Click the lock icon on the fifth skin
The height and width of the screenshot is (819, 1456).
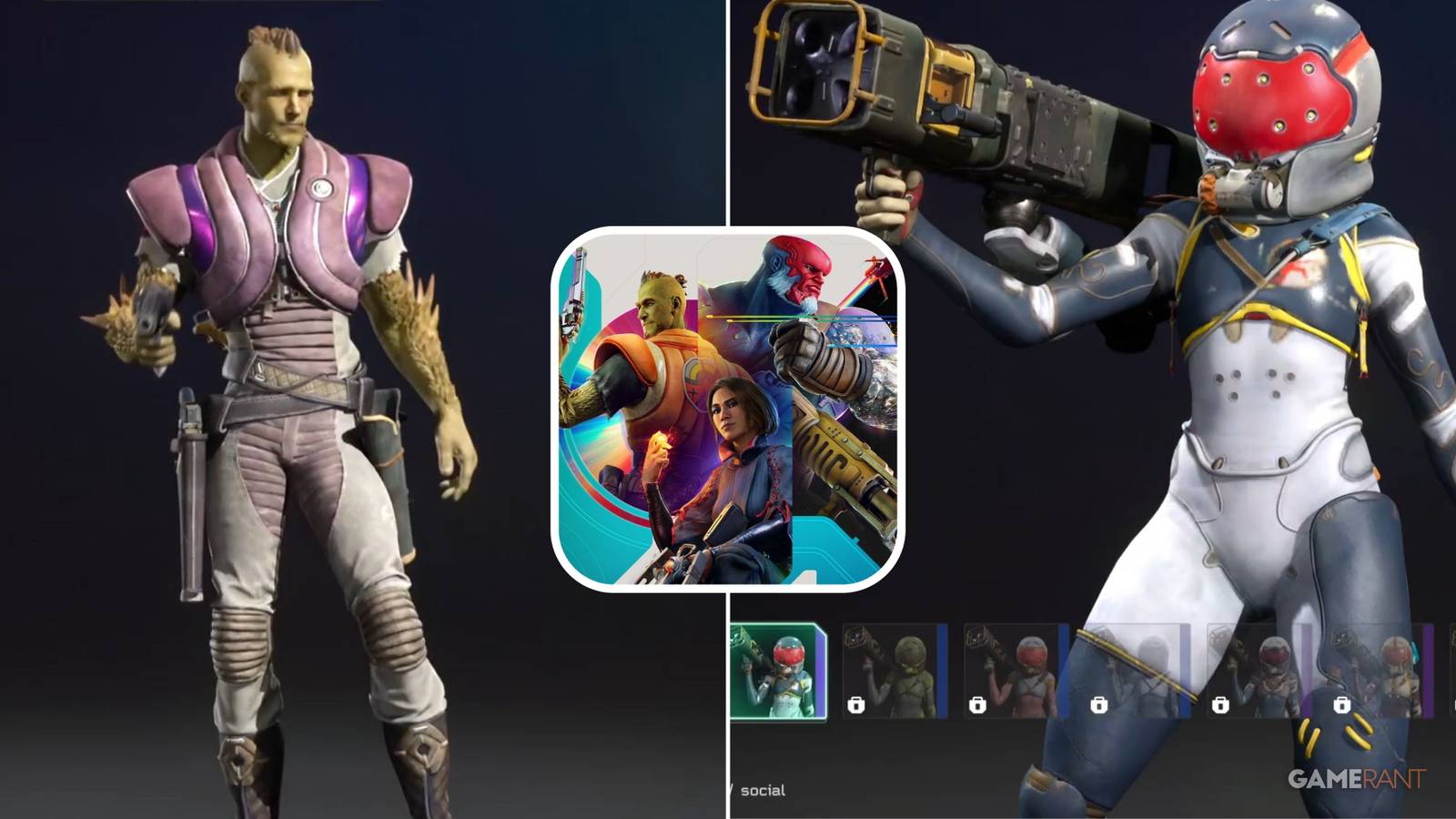point(1219,705)
